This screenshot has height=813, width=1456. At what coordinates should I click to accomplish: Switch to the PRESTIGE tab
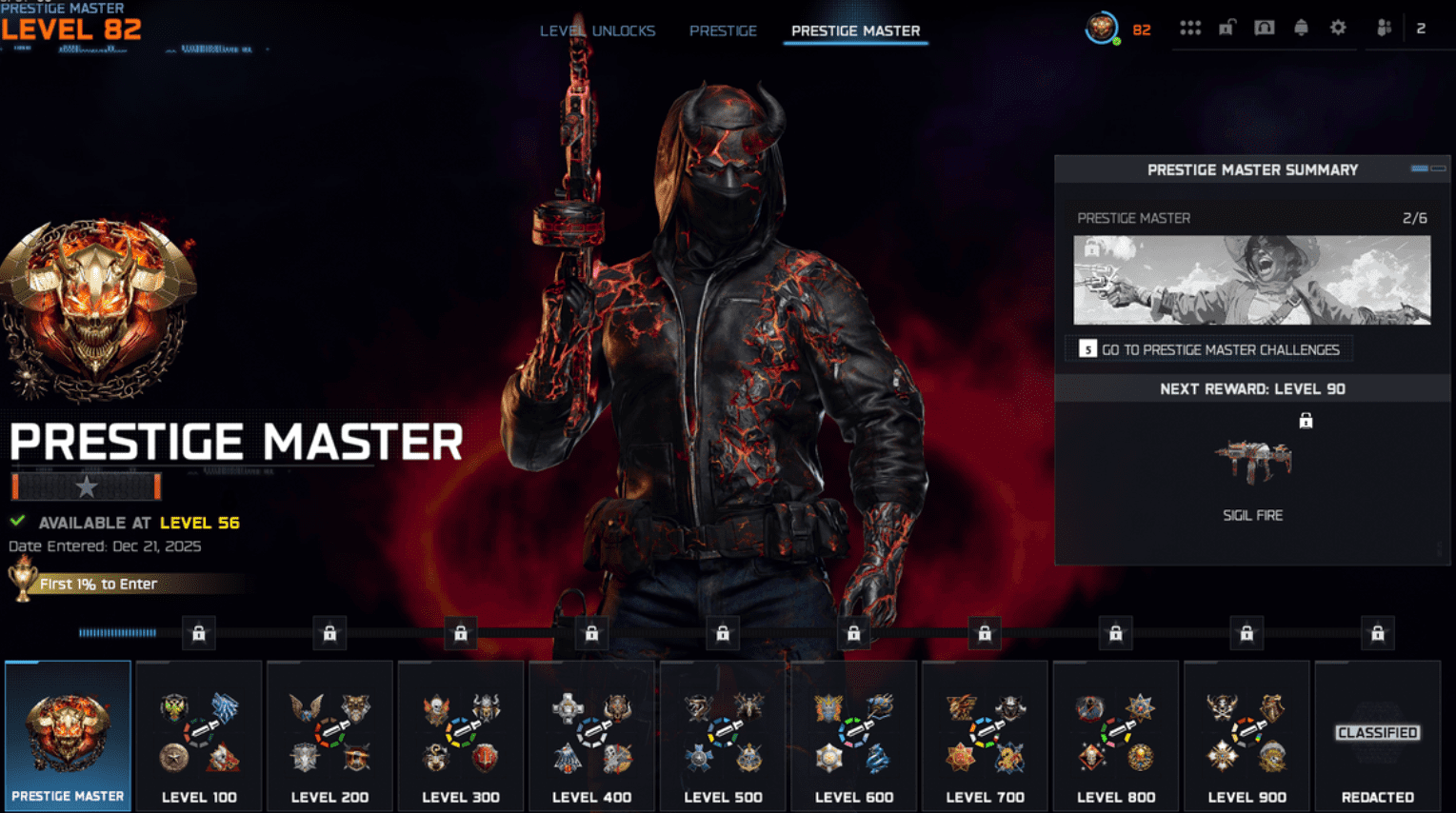pyautogui.click(x=723, y=30)
